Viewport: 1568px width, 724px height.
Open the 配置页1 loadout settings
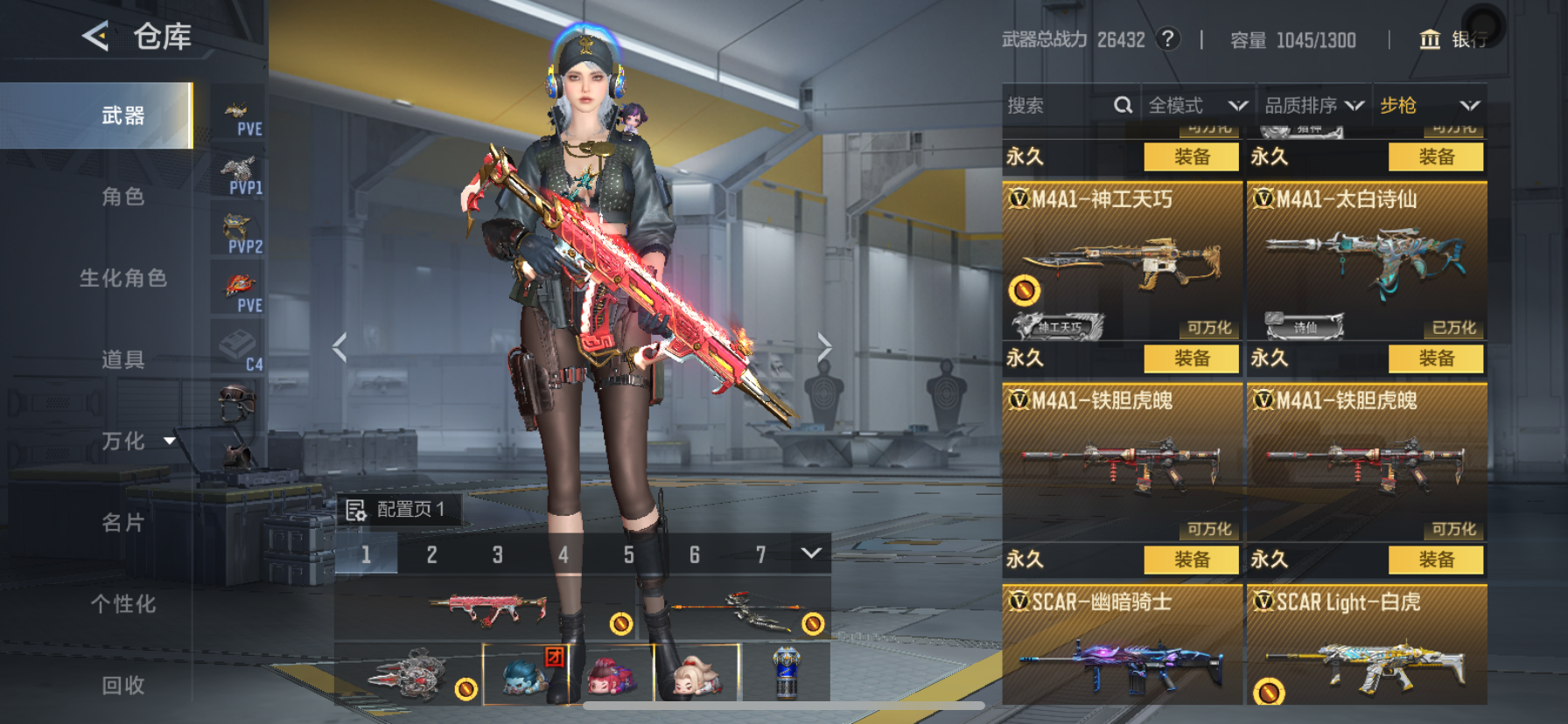(397, 509)
